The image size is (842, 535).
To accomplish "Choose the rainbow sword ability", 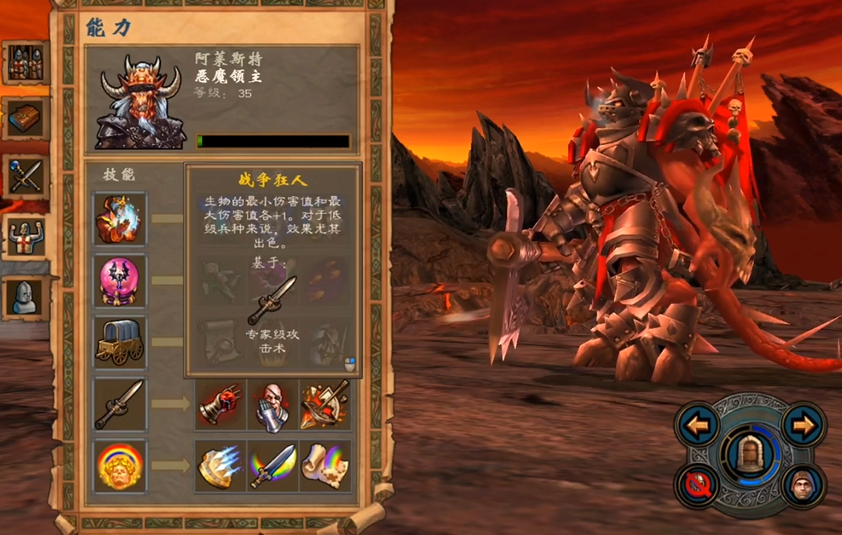I will [273, 465].
